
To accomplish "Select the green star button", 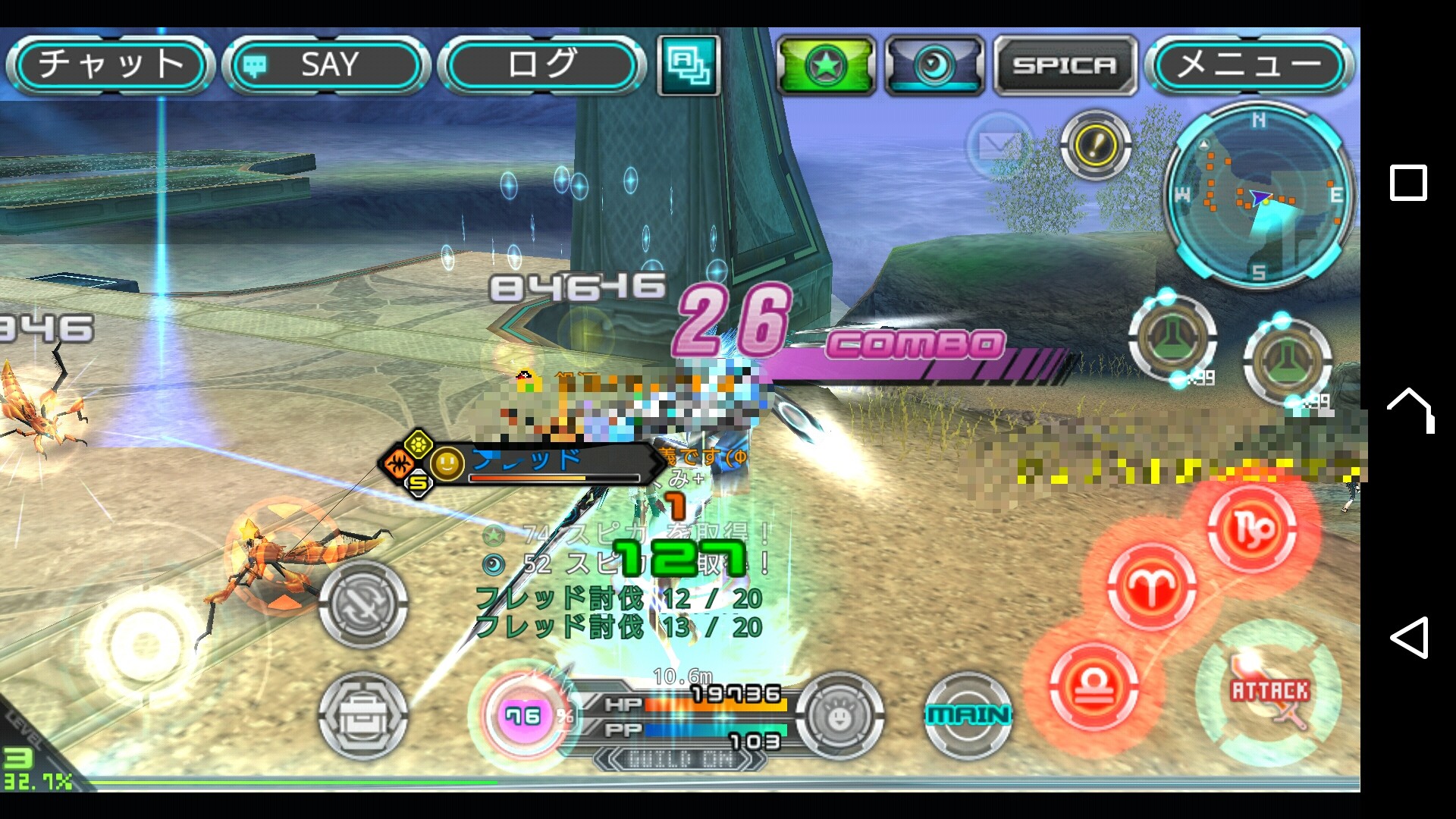I will tap(826, 66).
